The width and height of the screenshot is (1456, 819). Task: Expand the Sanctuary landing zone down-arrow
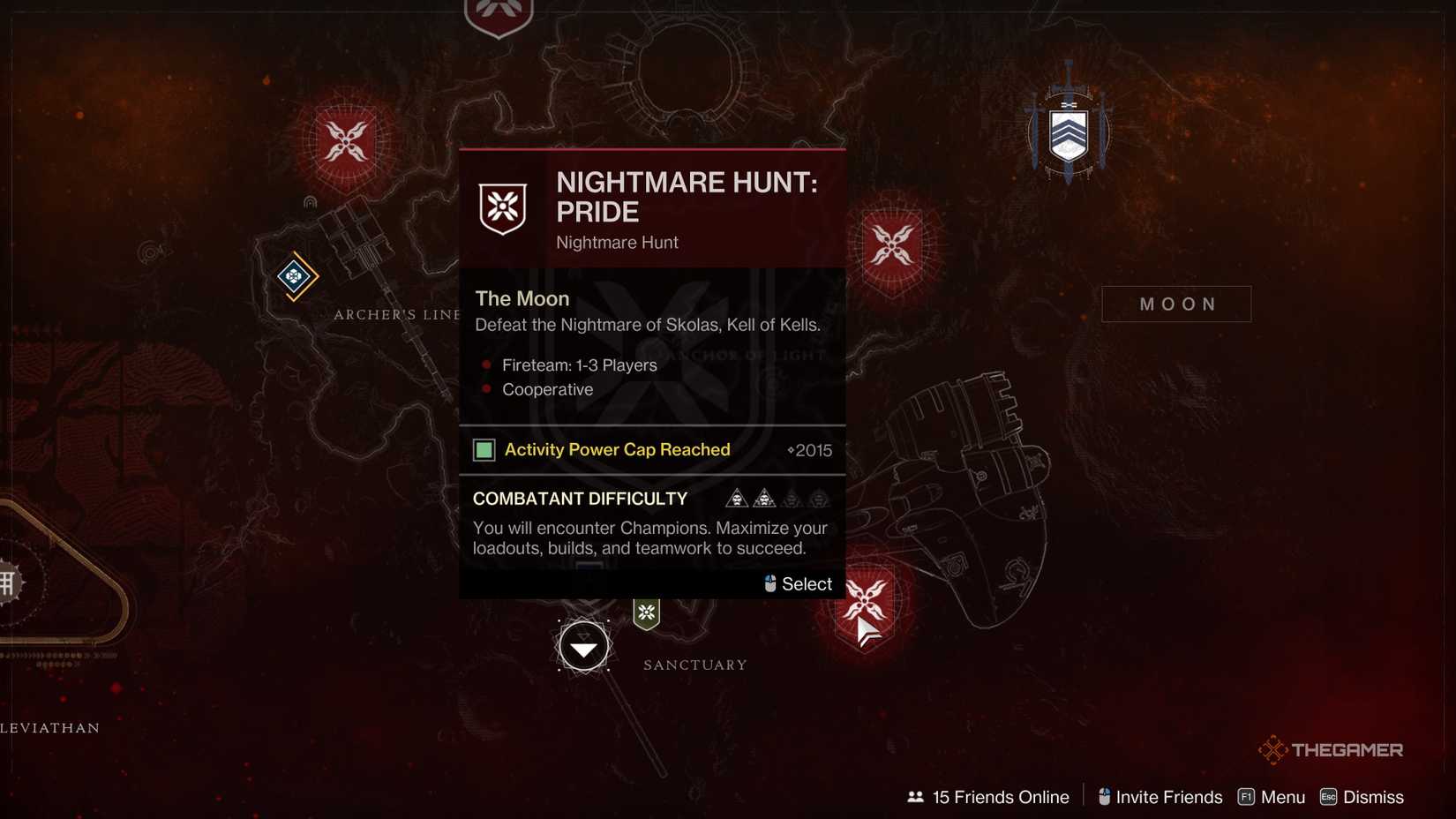[583, 645]
